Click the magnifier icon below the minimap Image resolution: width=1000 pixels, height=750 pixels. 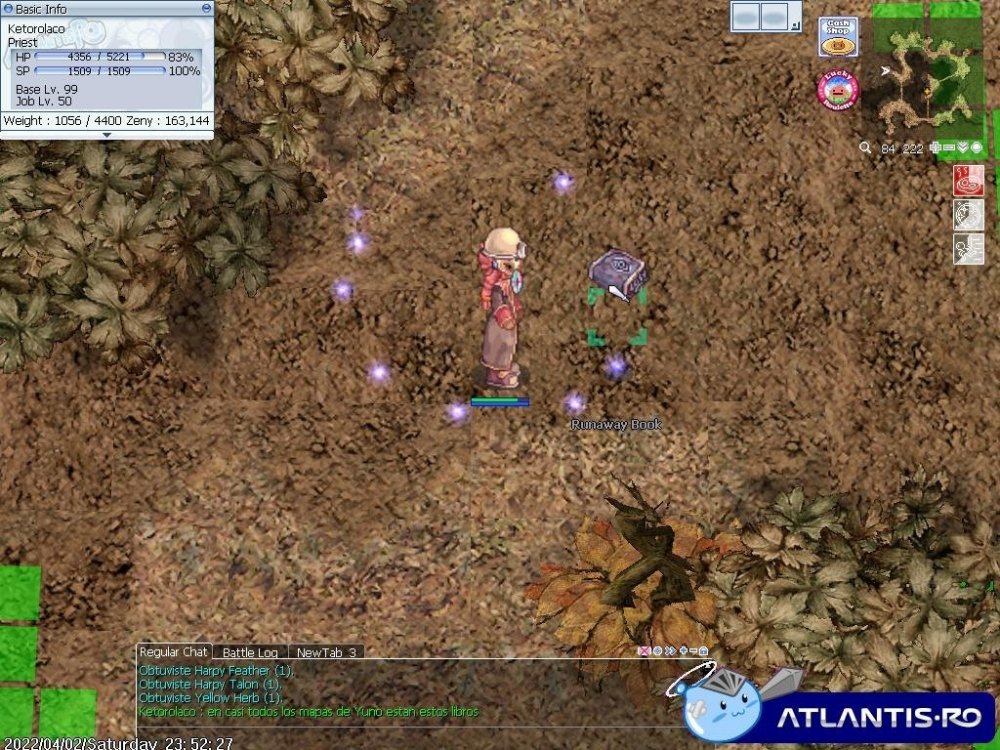(865, 148)
